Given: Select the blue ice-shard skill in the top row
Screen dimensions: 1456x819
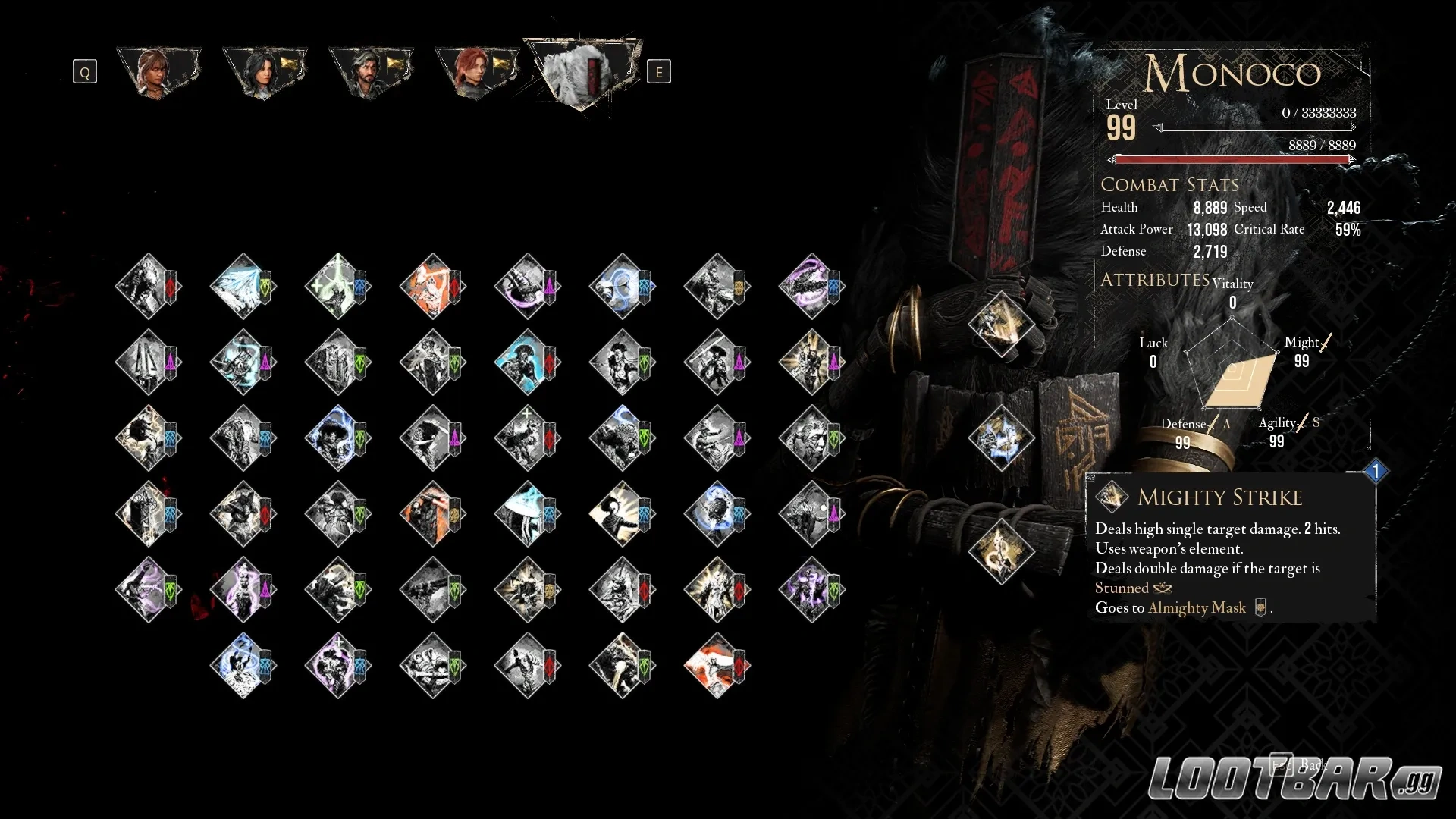Looking at the screenshot, I should [243, 287].
